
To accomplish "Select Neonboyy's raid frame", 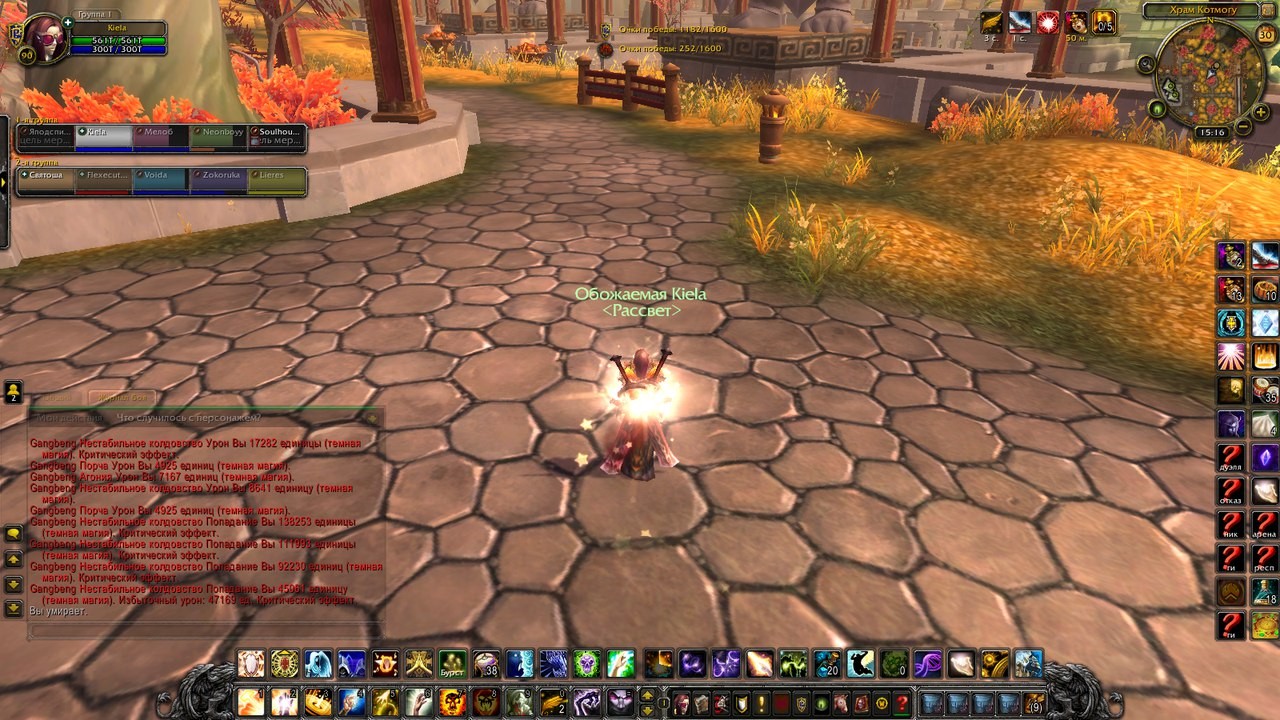I will (219, 137).
